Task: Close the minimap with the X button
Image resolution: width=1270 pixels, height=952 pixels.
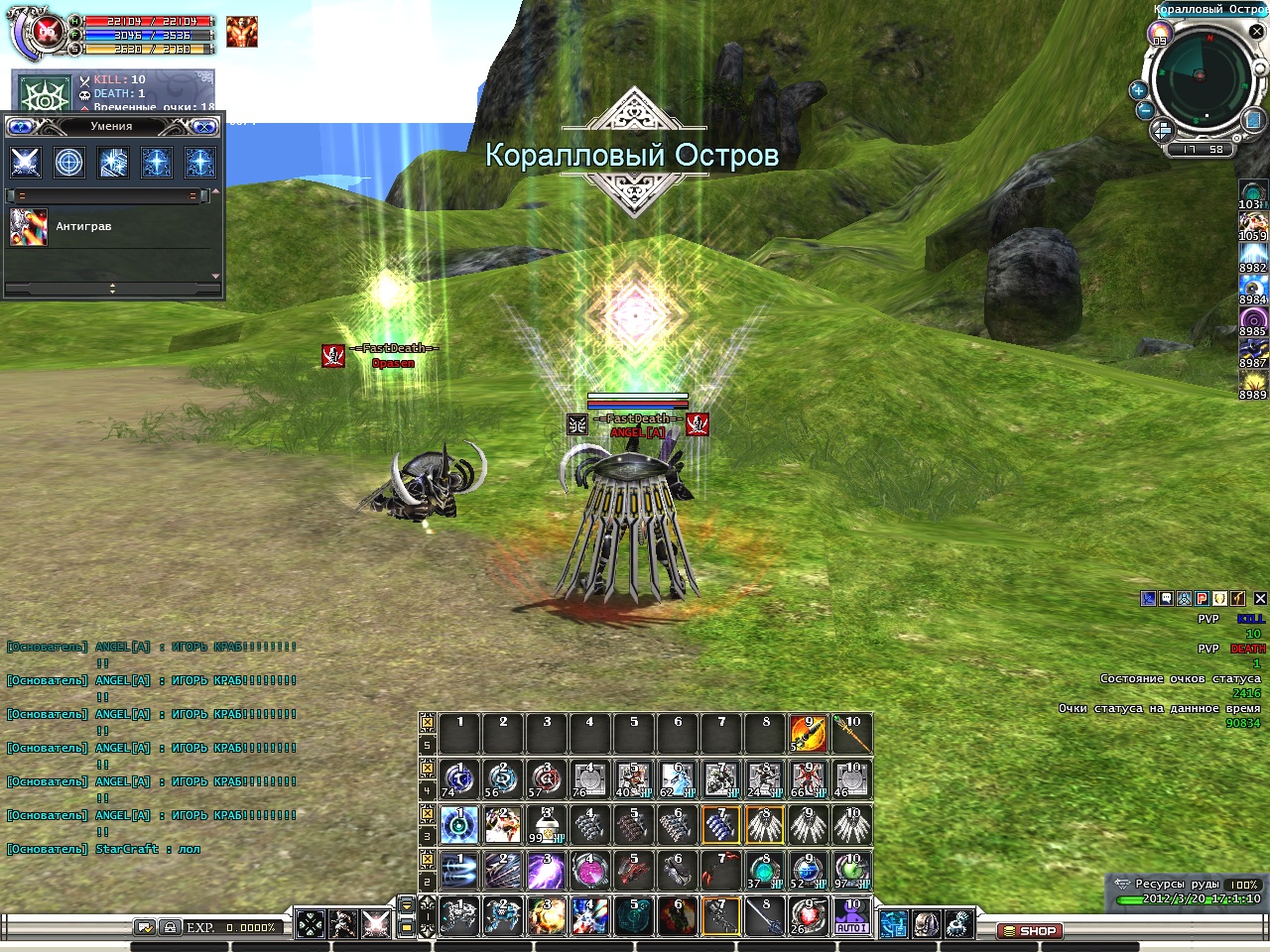Action: (1256, 32)
